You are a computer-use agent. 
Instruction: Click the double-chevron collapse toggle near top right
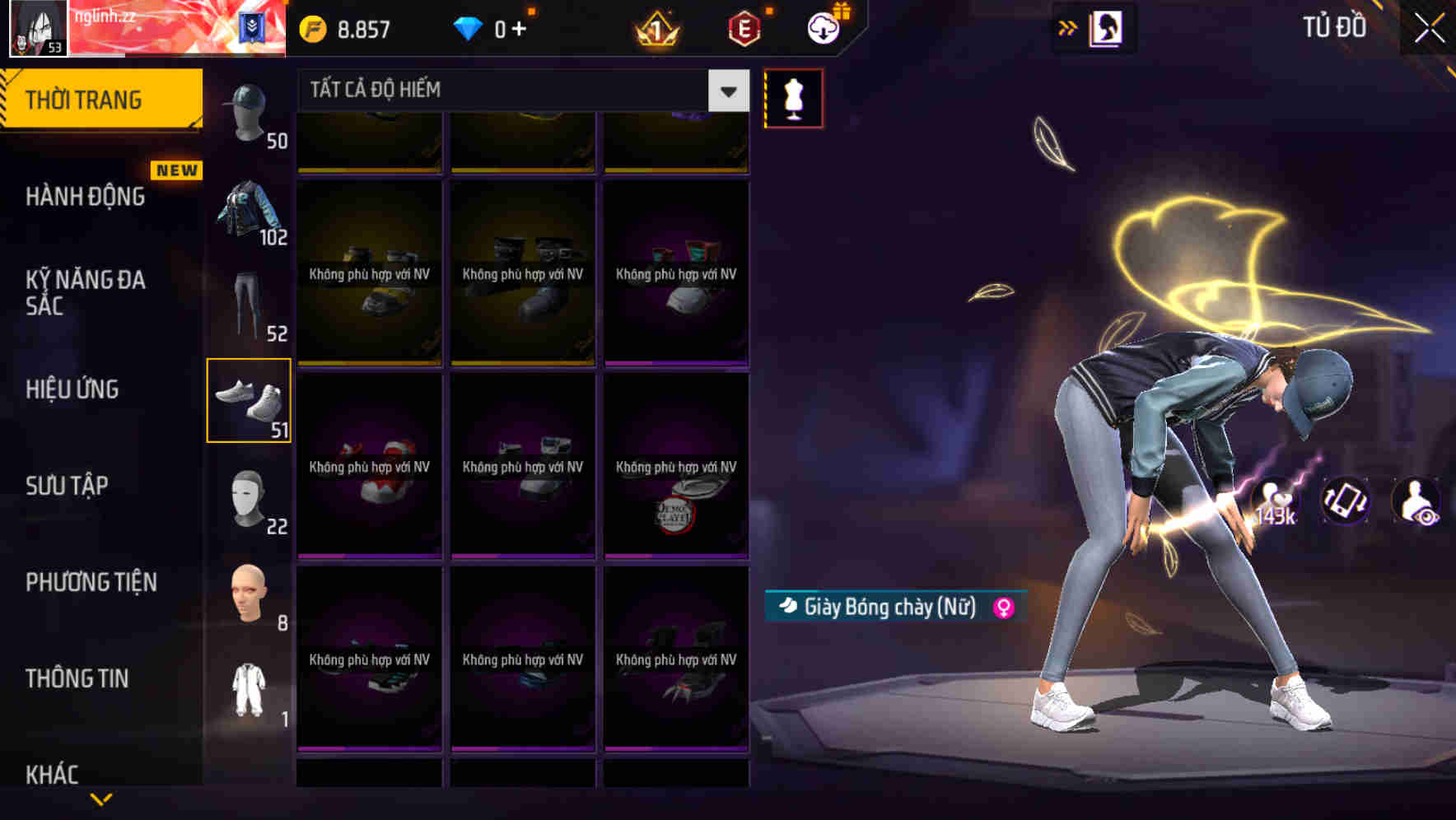click(x=1068, y=27)
